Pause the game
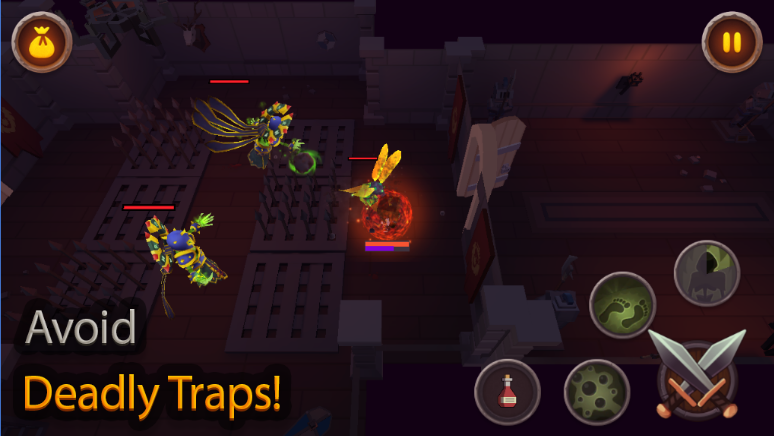Screen dimensions: 774x436 click(732, 43)
